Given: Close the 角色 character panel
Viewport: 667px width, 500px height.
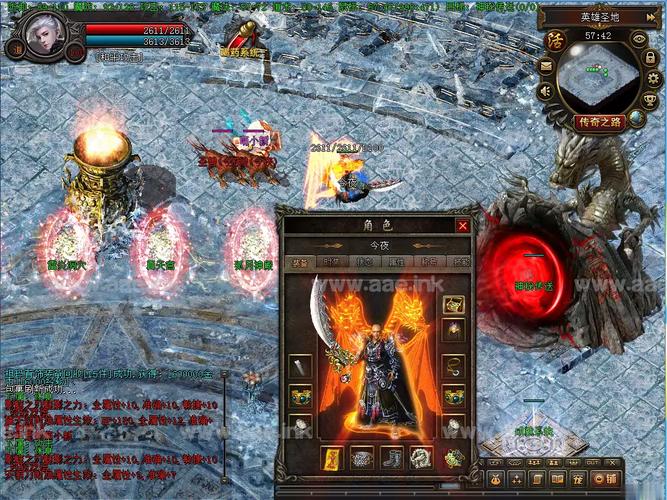Looking at the screenshot, I should [x=462, y=226].
